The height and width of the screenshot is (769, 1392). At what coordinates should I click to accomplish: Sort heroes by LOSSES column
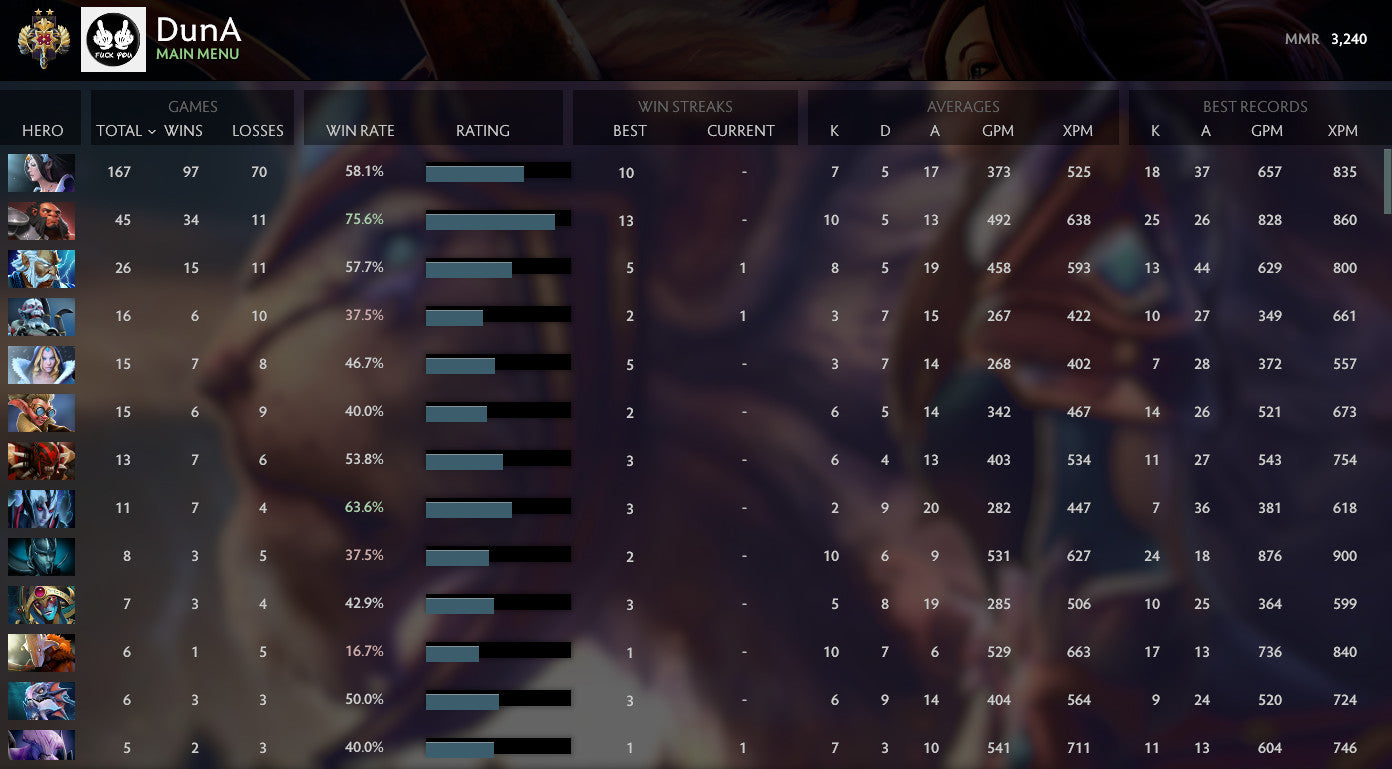click(x=258, y=131)
